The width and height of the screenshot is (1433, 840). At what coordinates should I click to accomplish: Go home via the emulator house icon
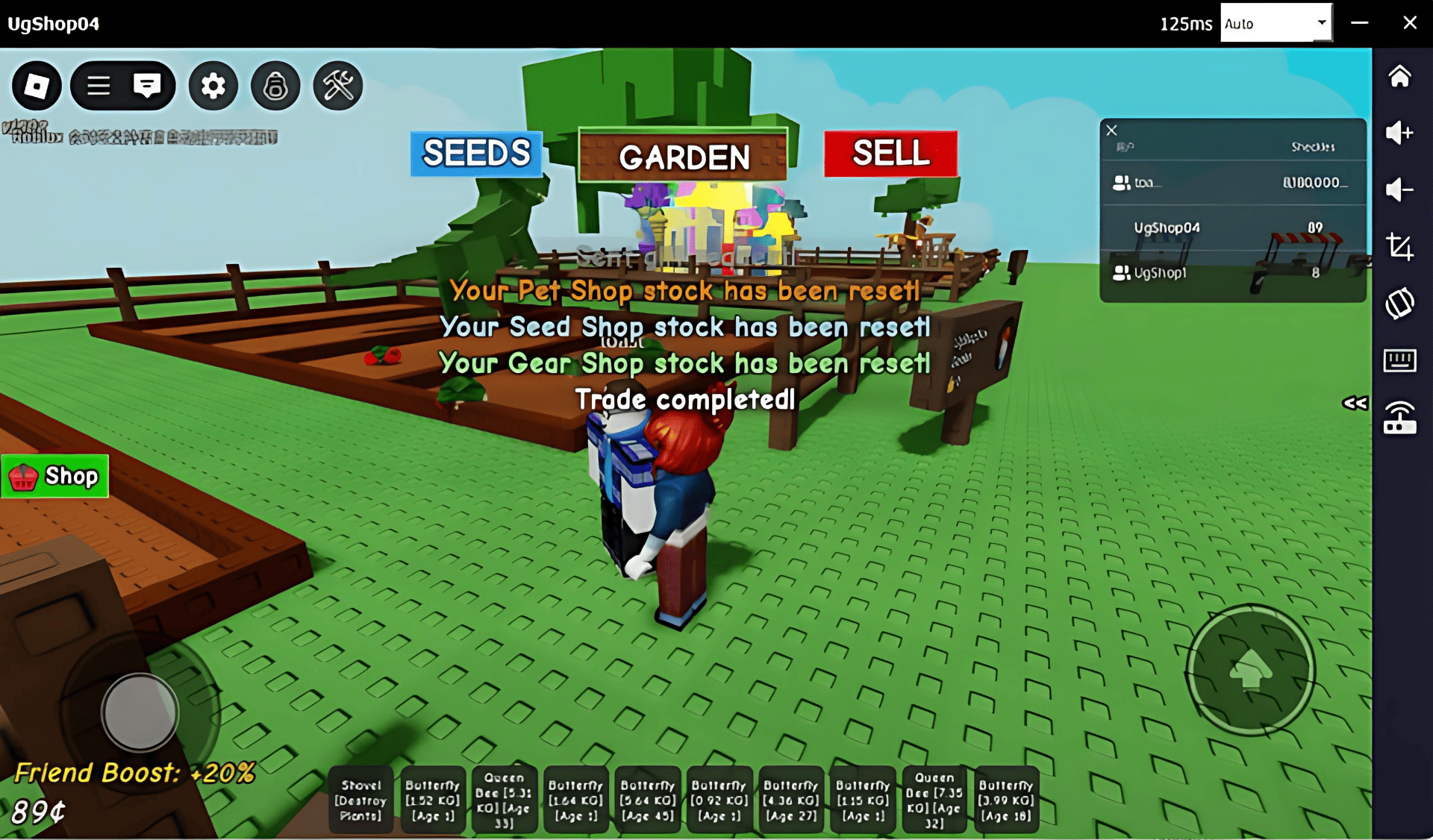point(1399,76)
